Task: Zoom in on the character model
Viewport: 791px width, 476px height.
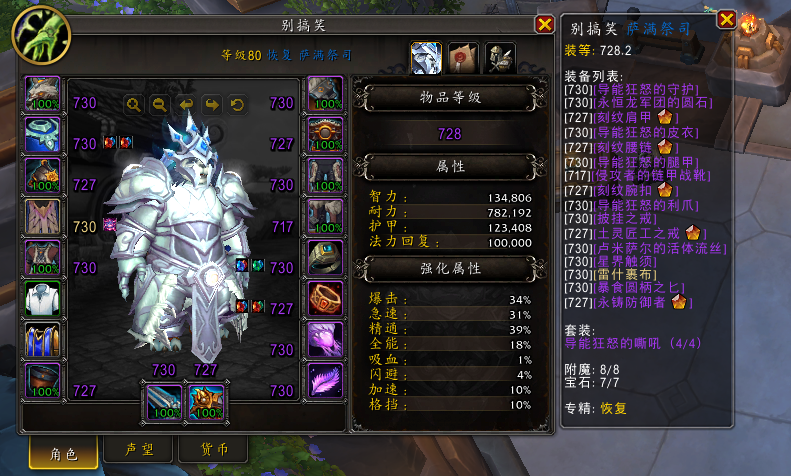Action: (x=133, y=103)
